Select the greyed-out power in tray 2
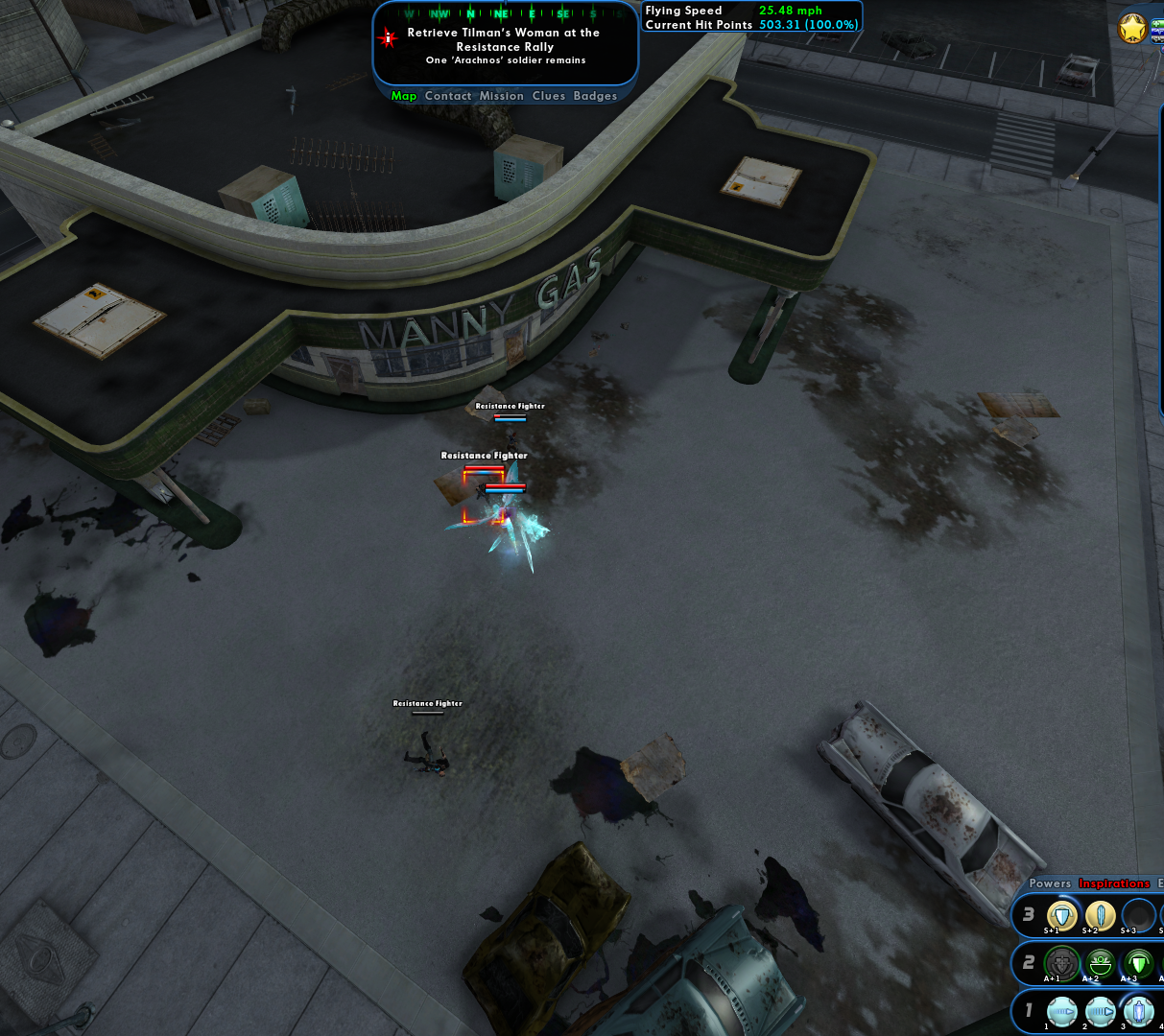 [x=1061, y=962]
